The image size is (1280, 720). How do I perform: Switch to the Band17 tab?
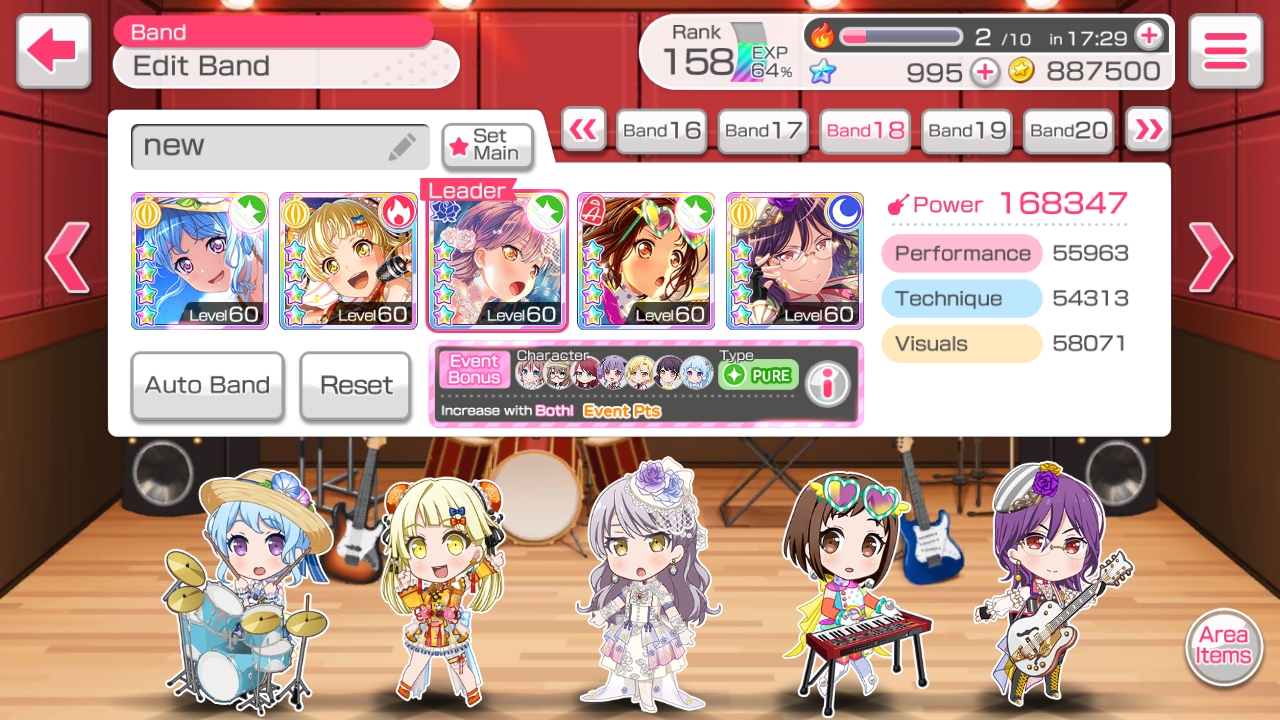[763, 131]
